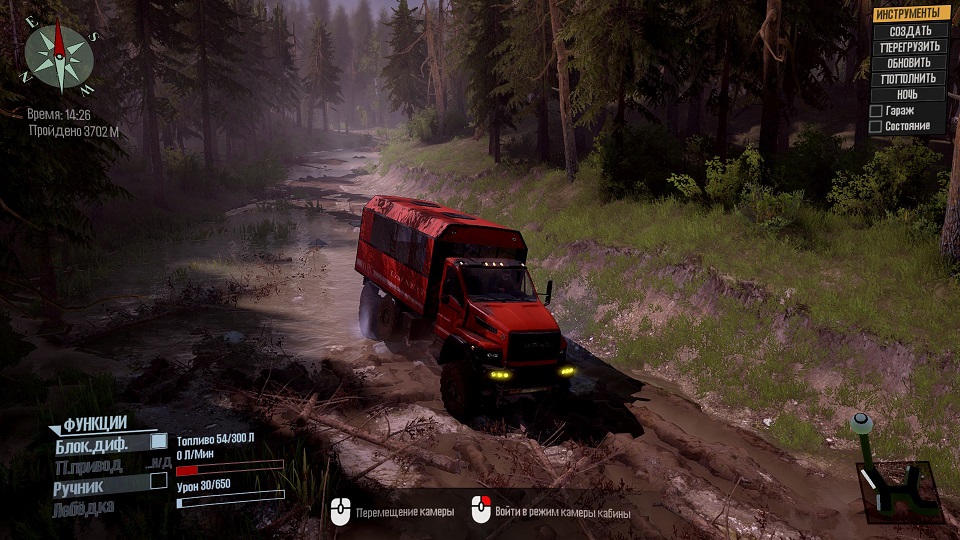Toggle the Блок.диф. differential lock

pyautogui.click(x=158, y=441)
